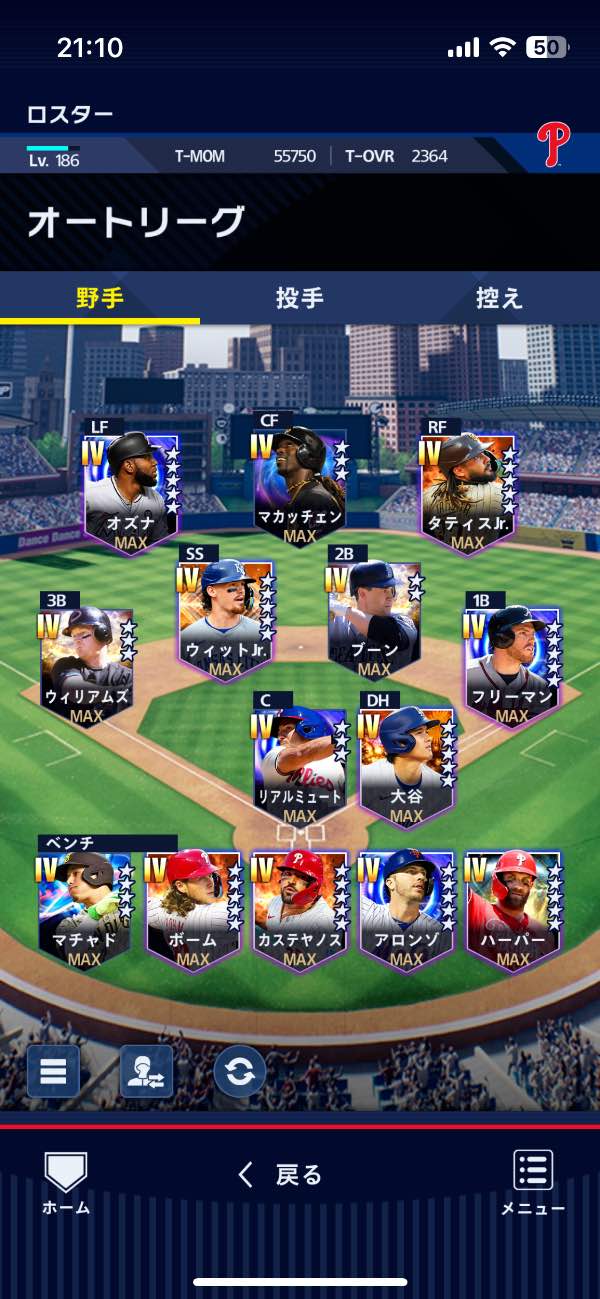Image resolution: width=600 pixels, height=1299 pixels.
Task: Select the ウィットJr. shortstop card
Action: [226, 617]
